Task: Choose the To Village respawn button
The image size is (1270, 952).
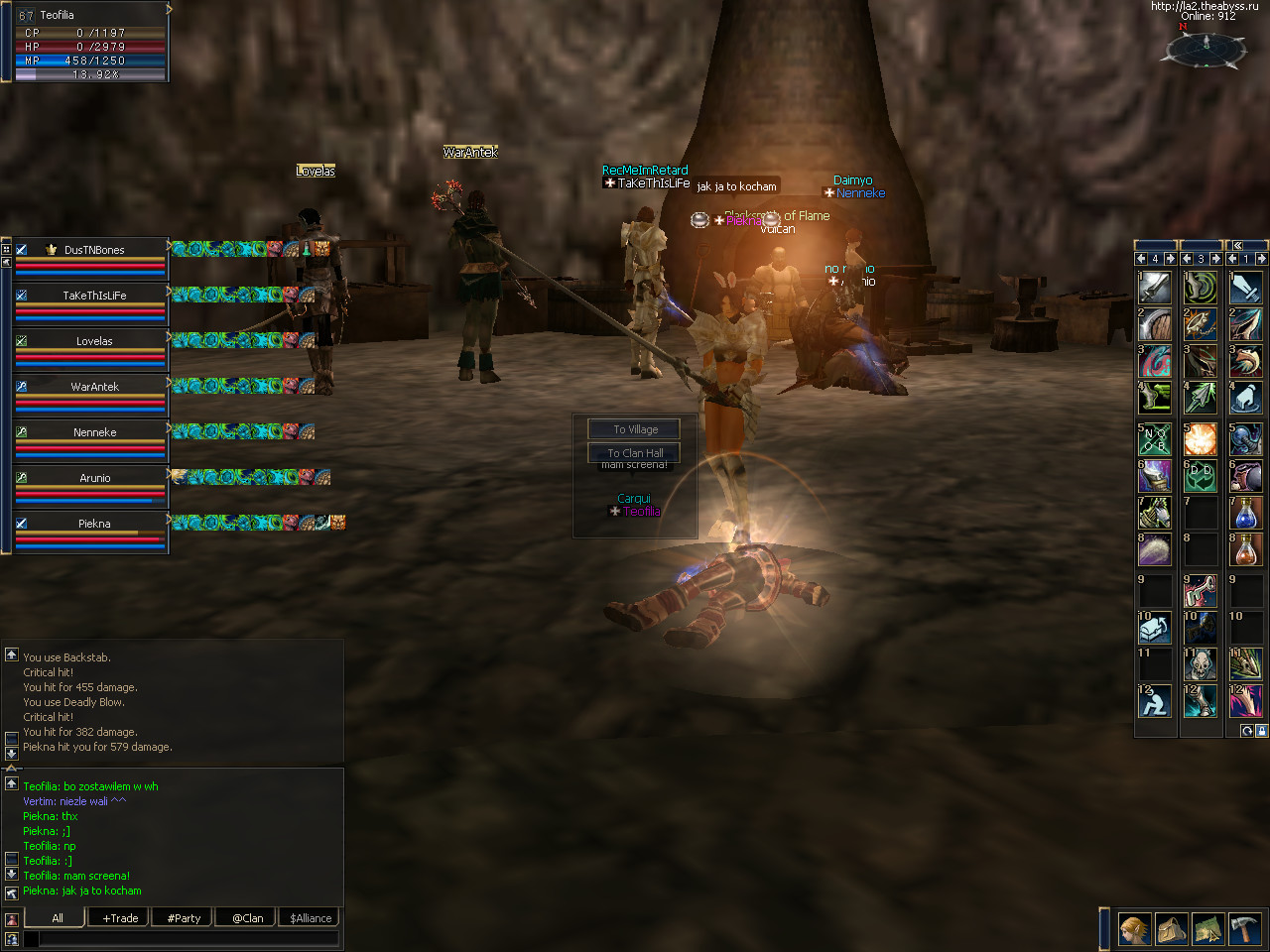Action: (x=635, y=429)
